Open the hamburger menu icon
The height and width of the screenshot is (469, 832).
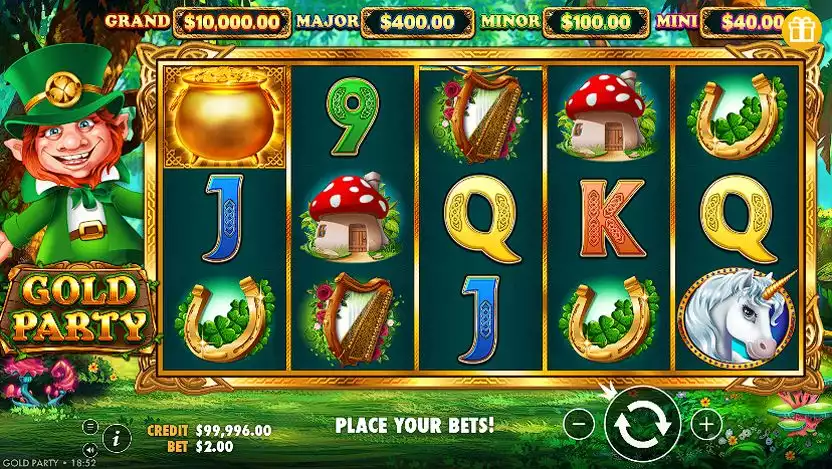pos(90,427)
